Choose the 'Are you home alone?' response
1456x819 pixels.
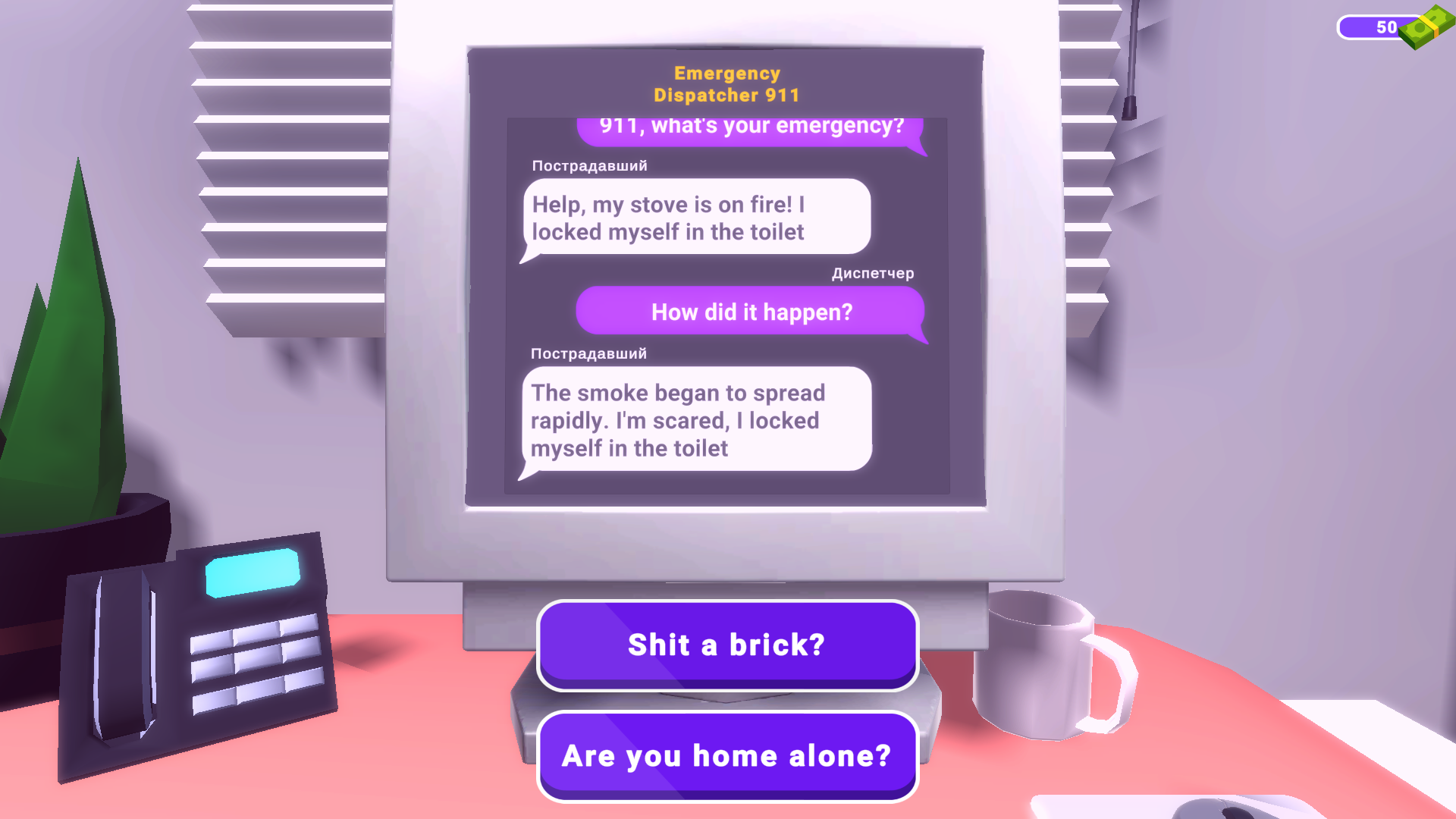(x=726, y=755)
